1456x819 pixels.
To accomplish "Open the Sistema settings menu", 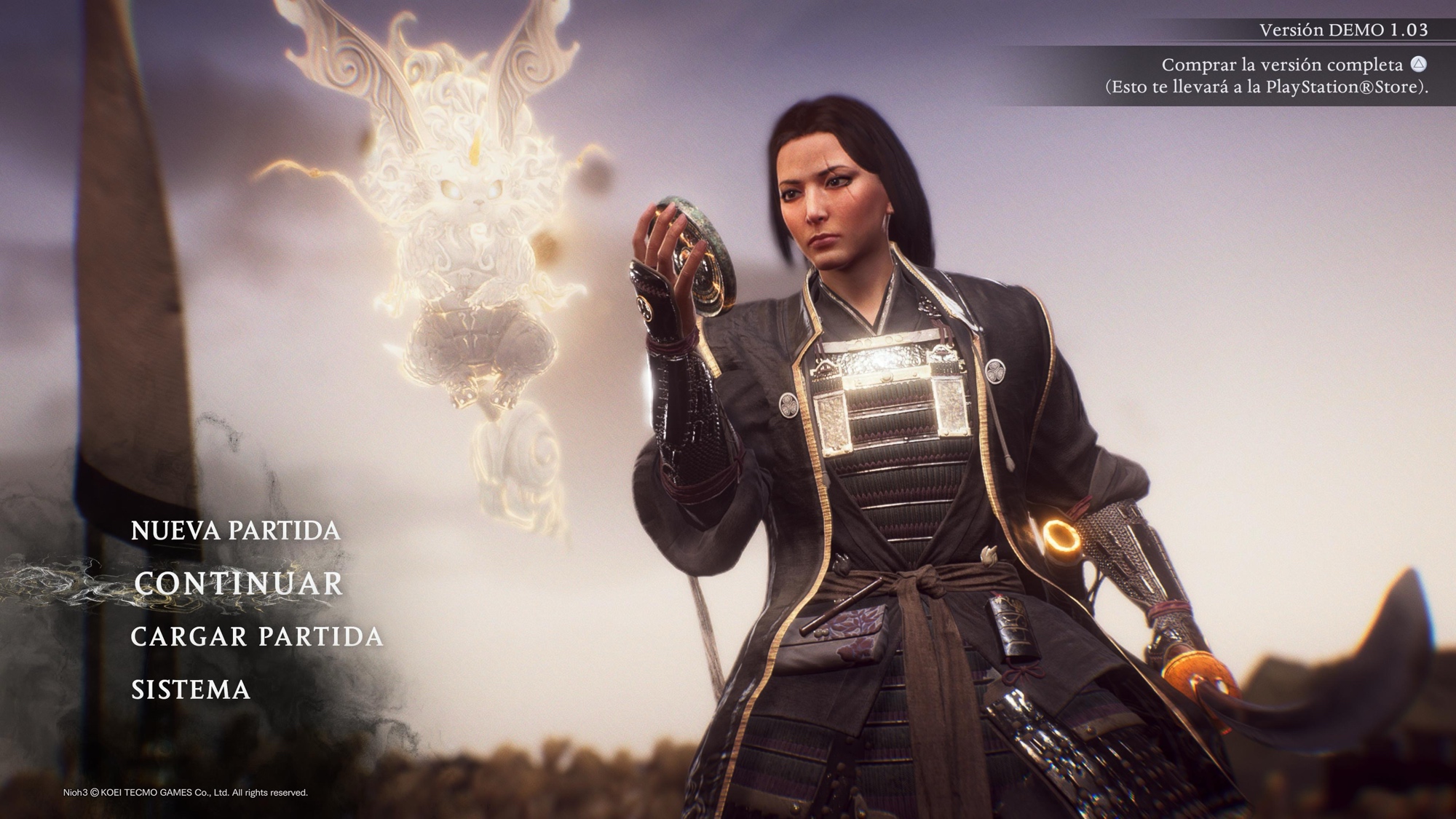I will point(190,689).
